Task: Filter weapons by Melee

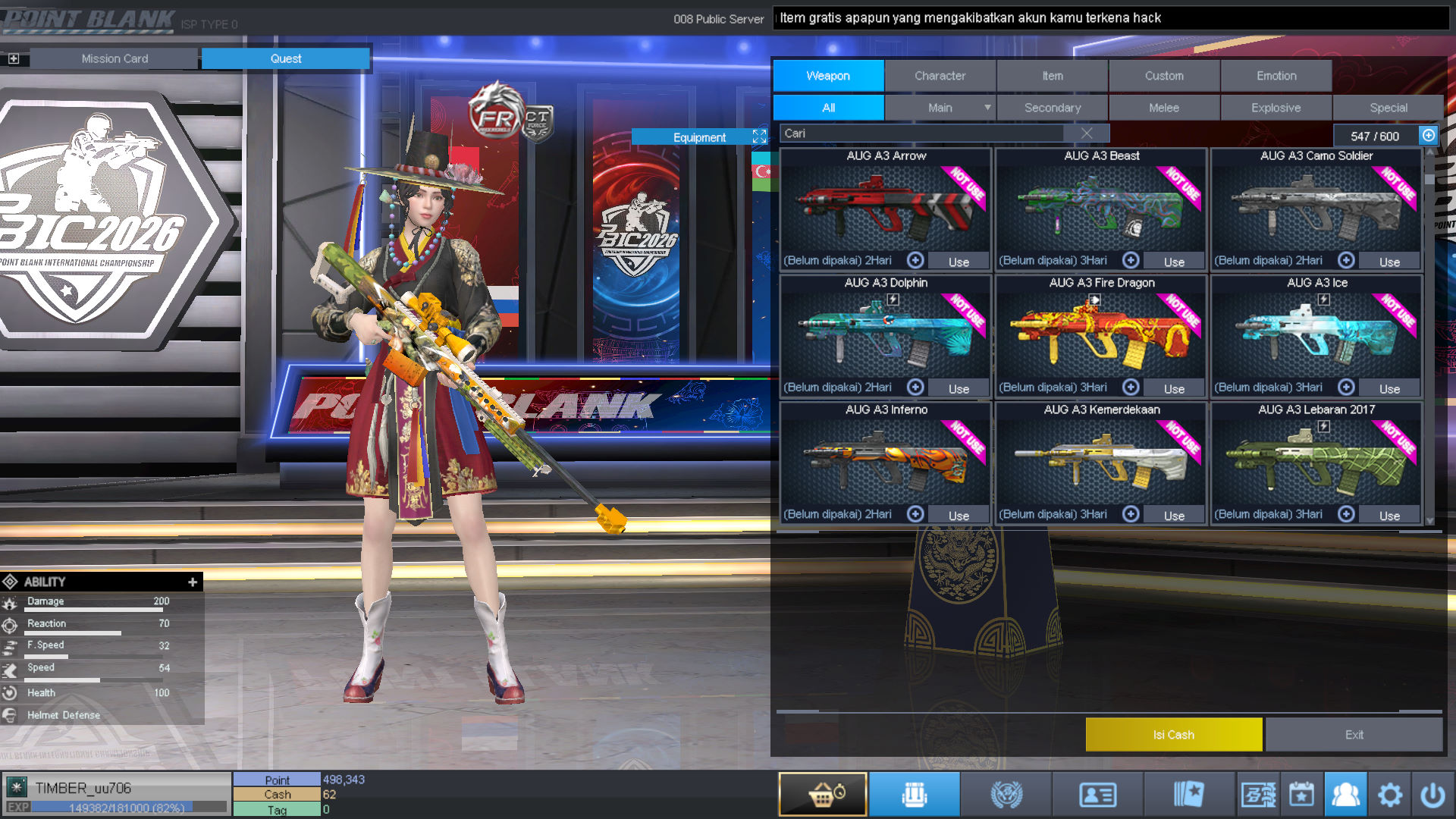Action: click(x=1163, y=108)
